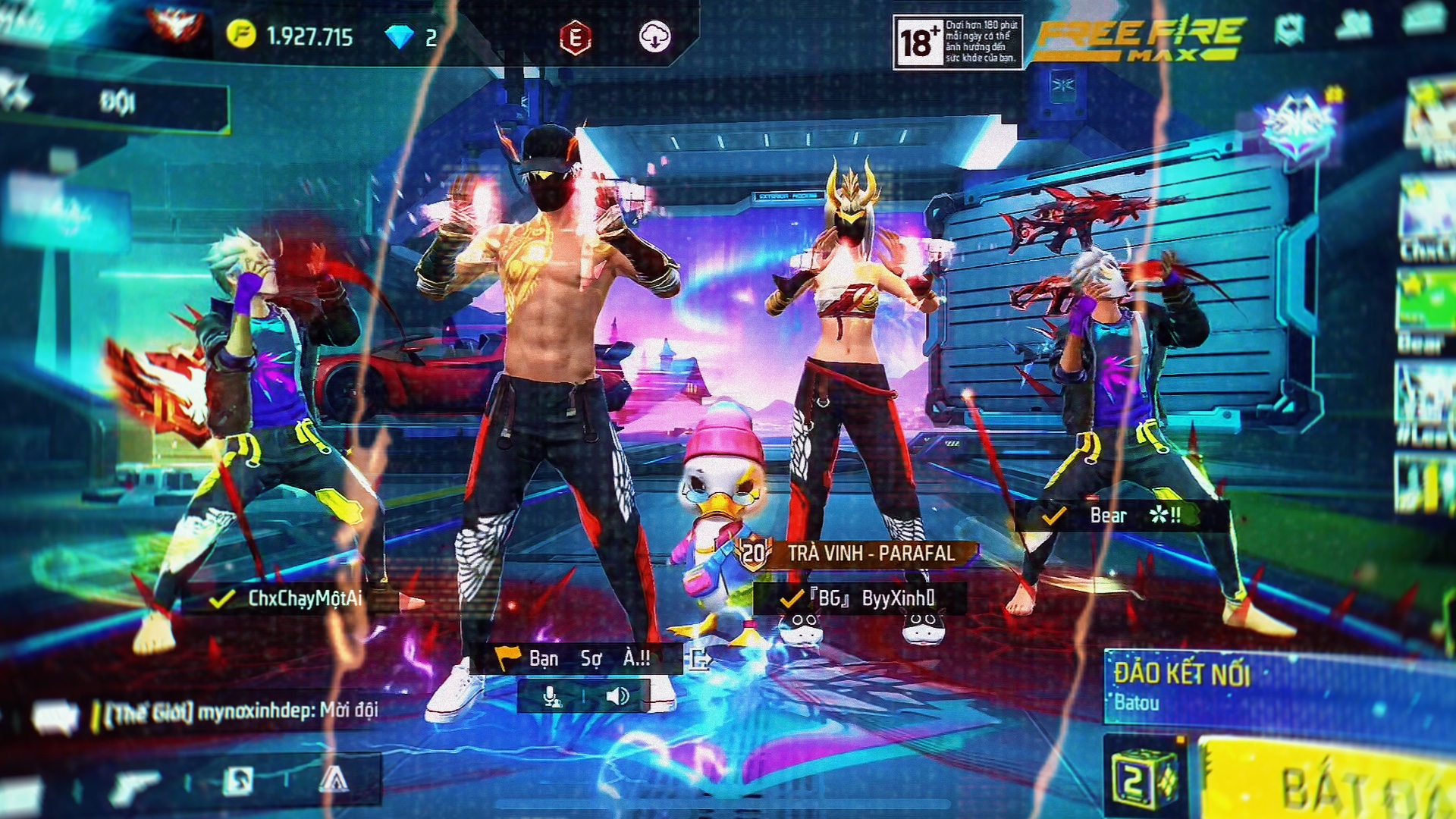Click the leave team icon beside Bạn Sợ À!!
Viewport: 1456px width, 819px height.
coord(699,659)
